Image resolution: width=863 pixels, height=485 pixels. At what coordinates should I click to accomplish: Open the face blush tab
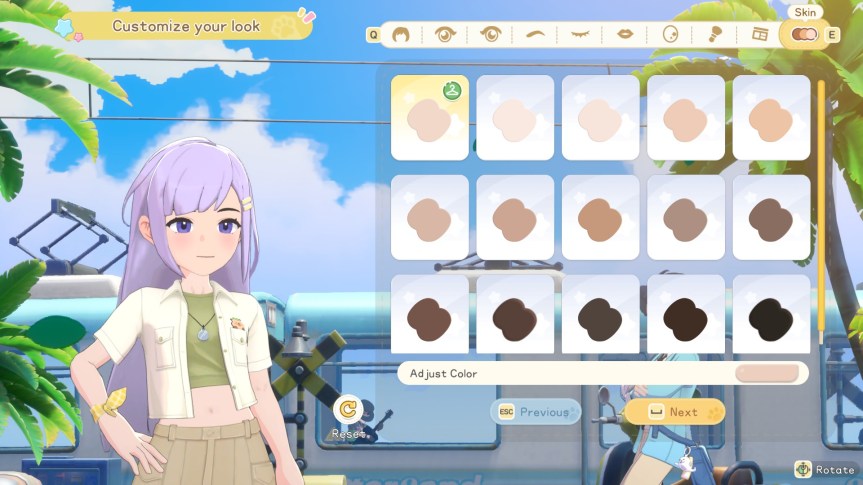click(x=670, y=34)
